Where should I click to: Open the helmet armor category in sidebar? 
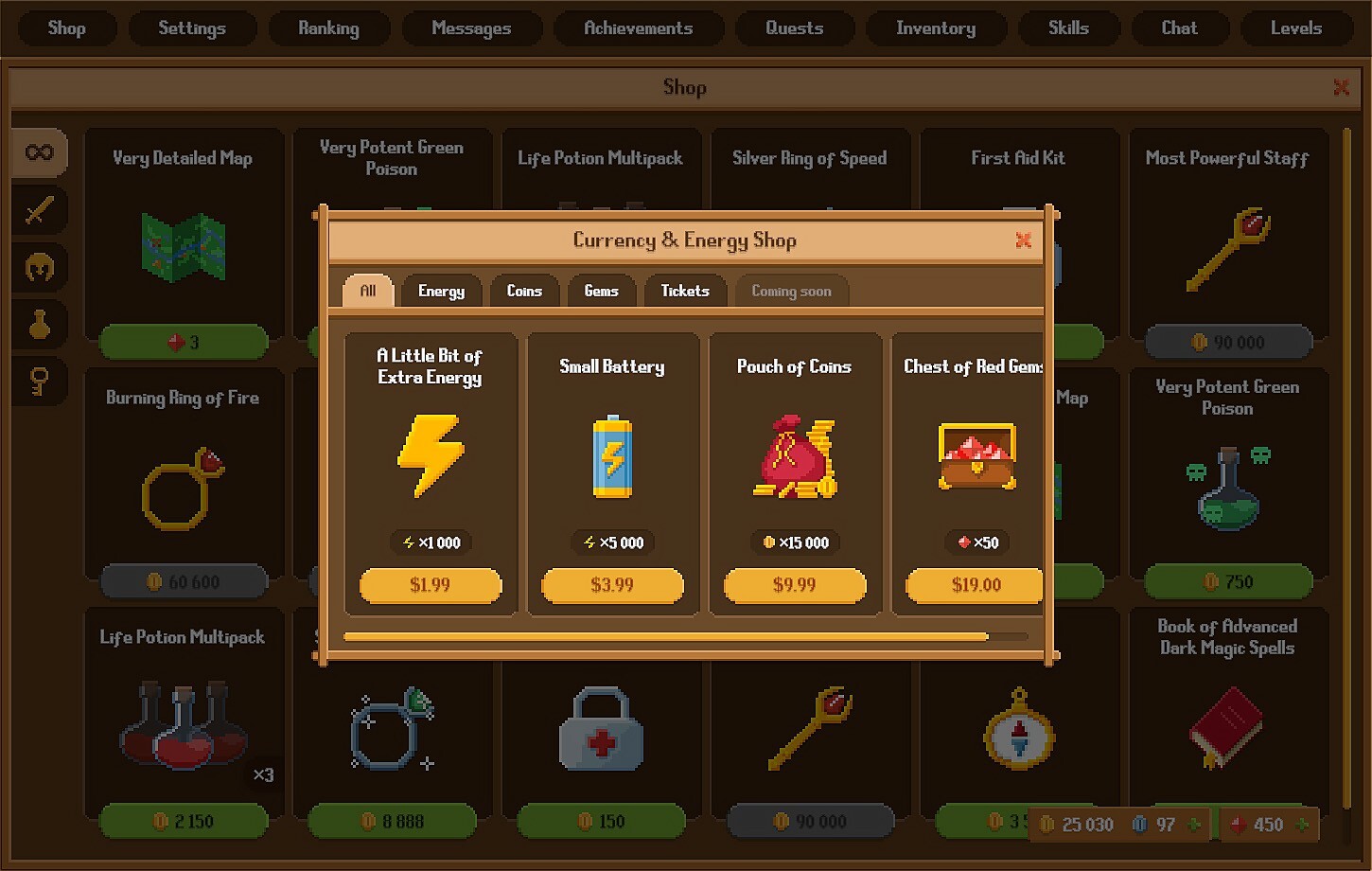[38, 267]
